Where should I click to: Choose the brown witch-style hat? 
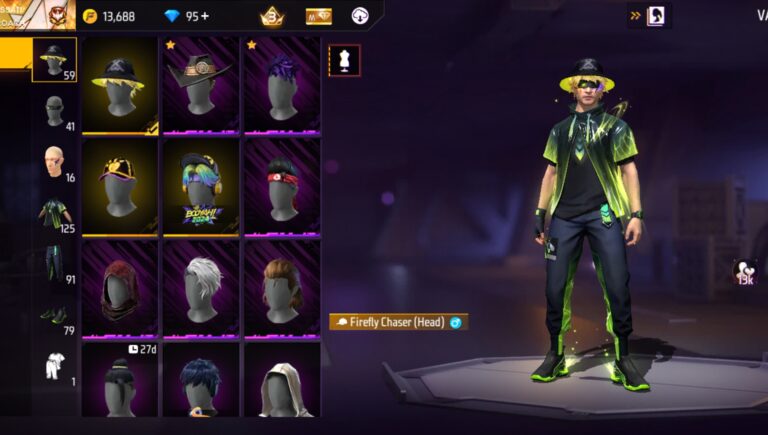(201, 86)
